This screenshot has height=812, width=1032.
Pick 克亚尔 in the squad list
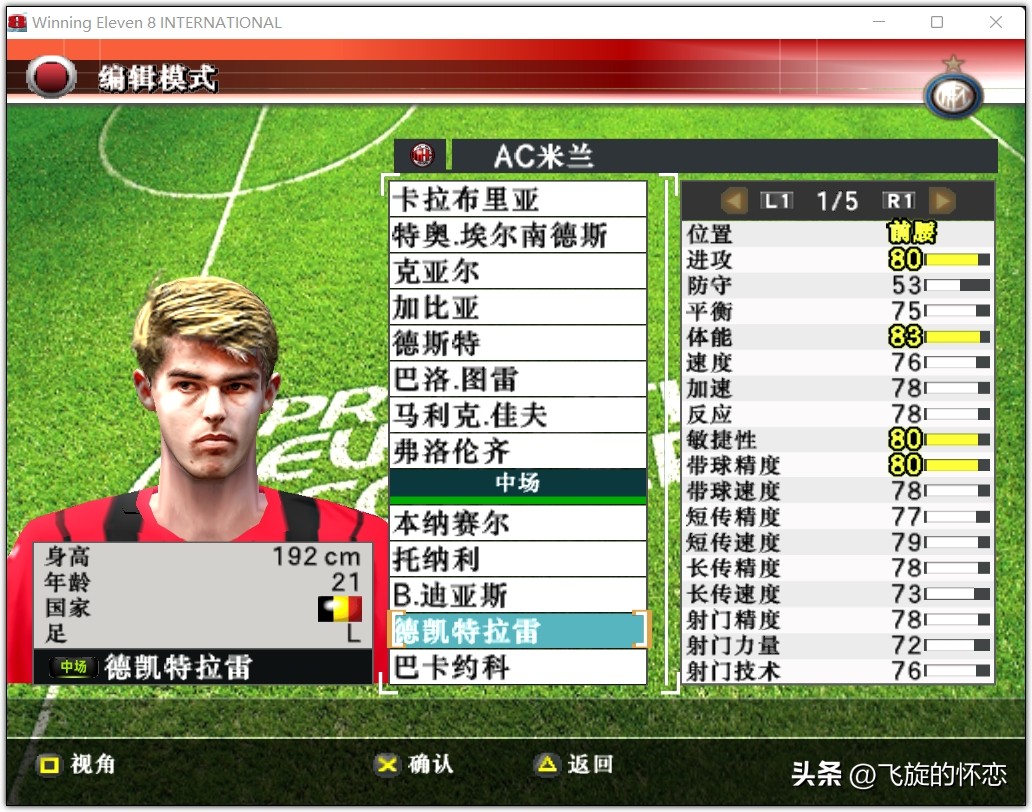click(518, 271)
